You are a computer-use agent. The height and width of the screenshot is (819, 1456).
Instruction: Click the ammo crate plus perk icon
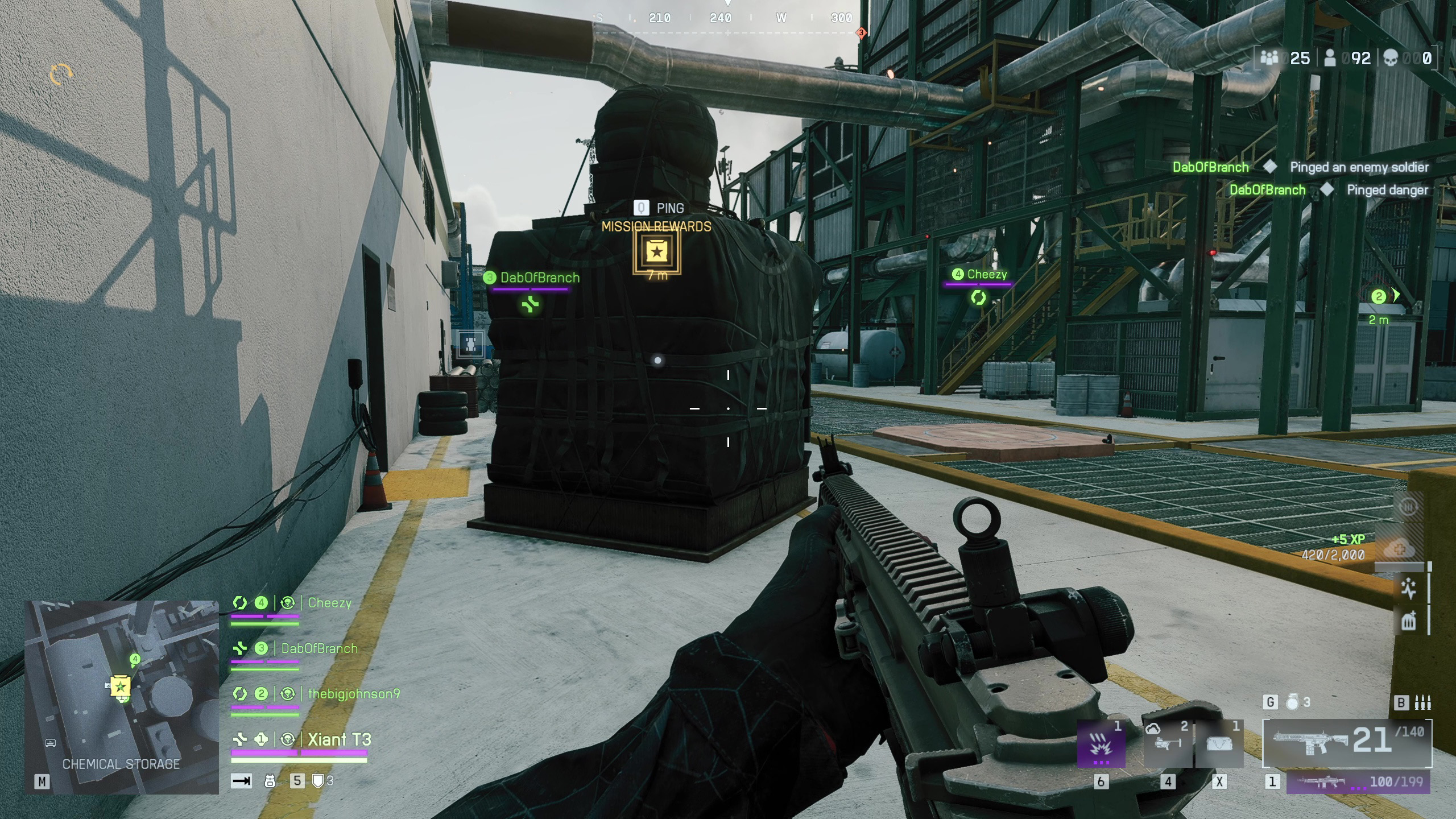[1408, 621]
